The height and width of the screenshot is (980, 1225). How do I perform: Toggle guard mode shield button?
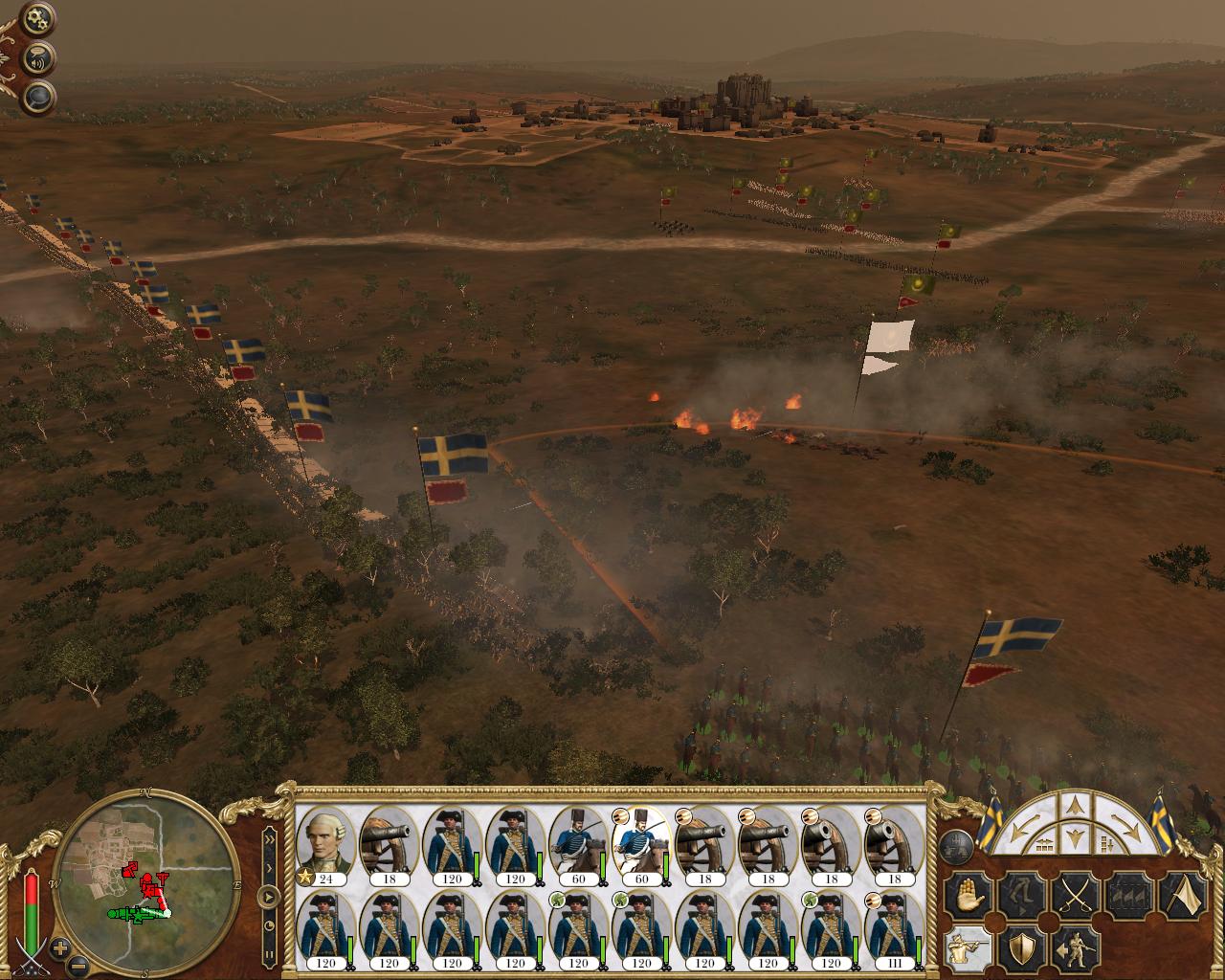(x=1020, y=948)
